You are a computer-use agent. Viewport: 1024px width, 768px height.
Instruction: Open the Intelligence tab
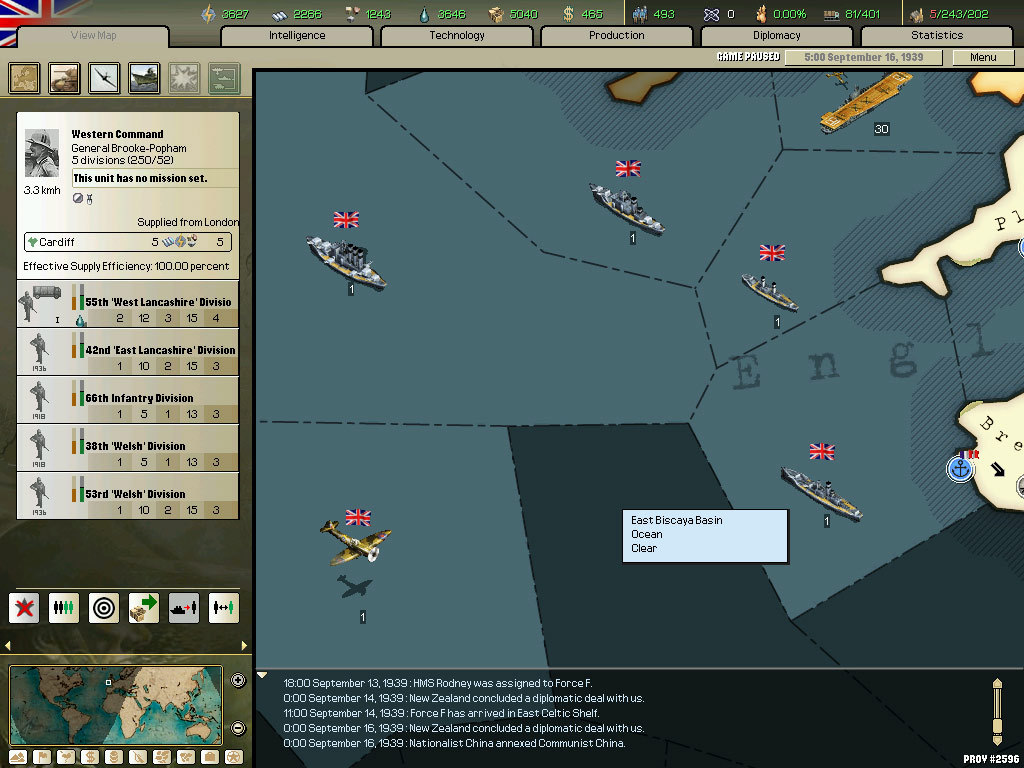(x=297, y=36)
